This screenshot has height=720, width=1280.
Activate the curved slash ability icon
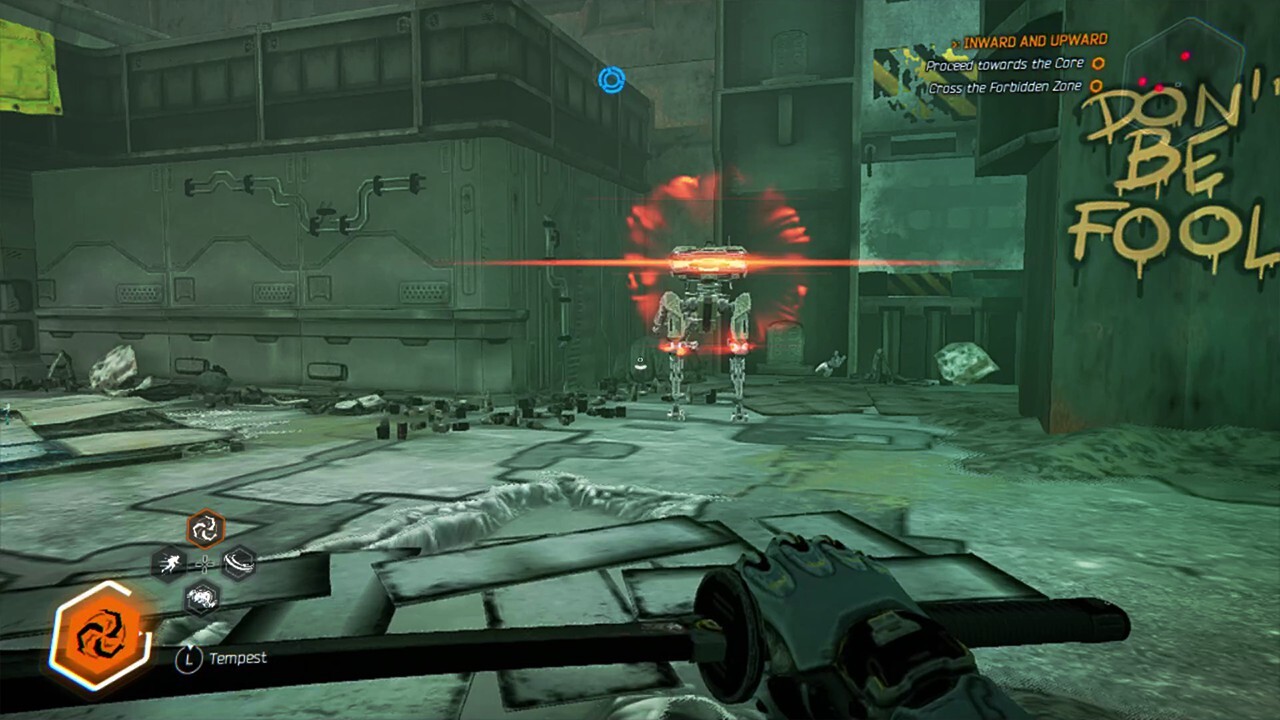239,563
